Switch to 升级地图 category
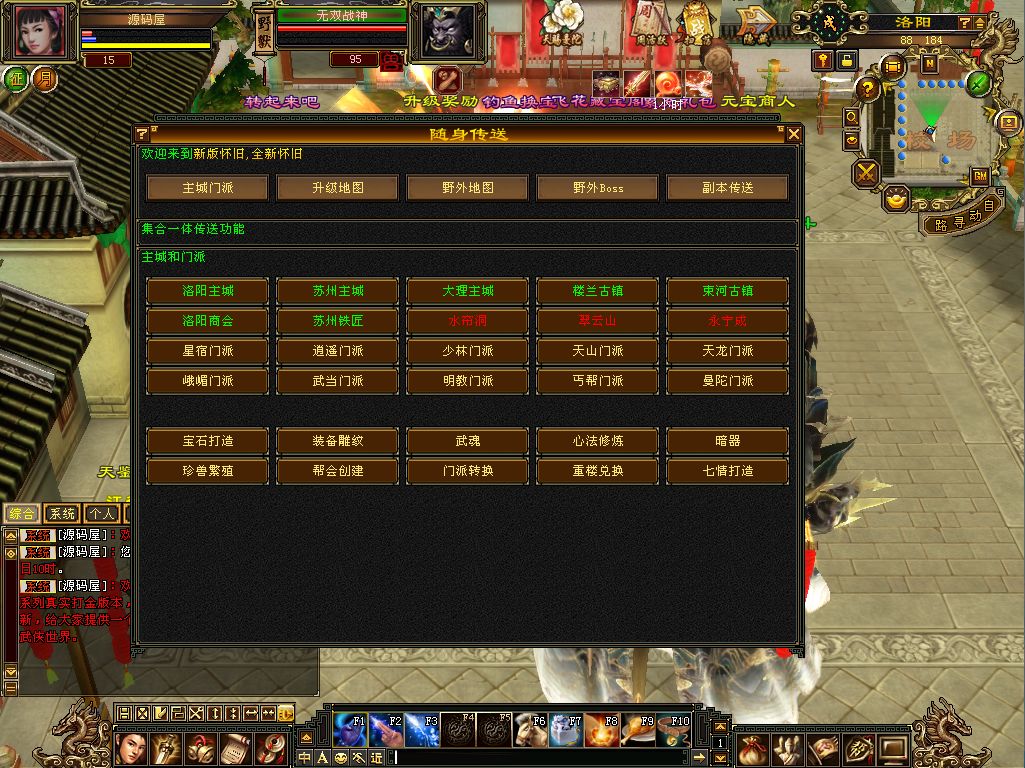1025x768 pixels. point(338,188)
